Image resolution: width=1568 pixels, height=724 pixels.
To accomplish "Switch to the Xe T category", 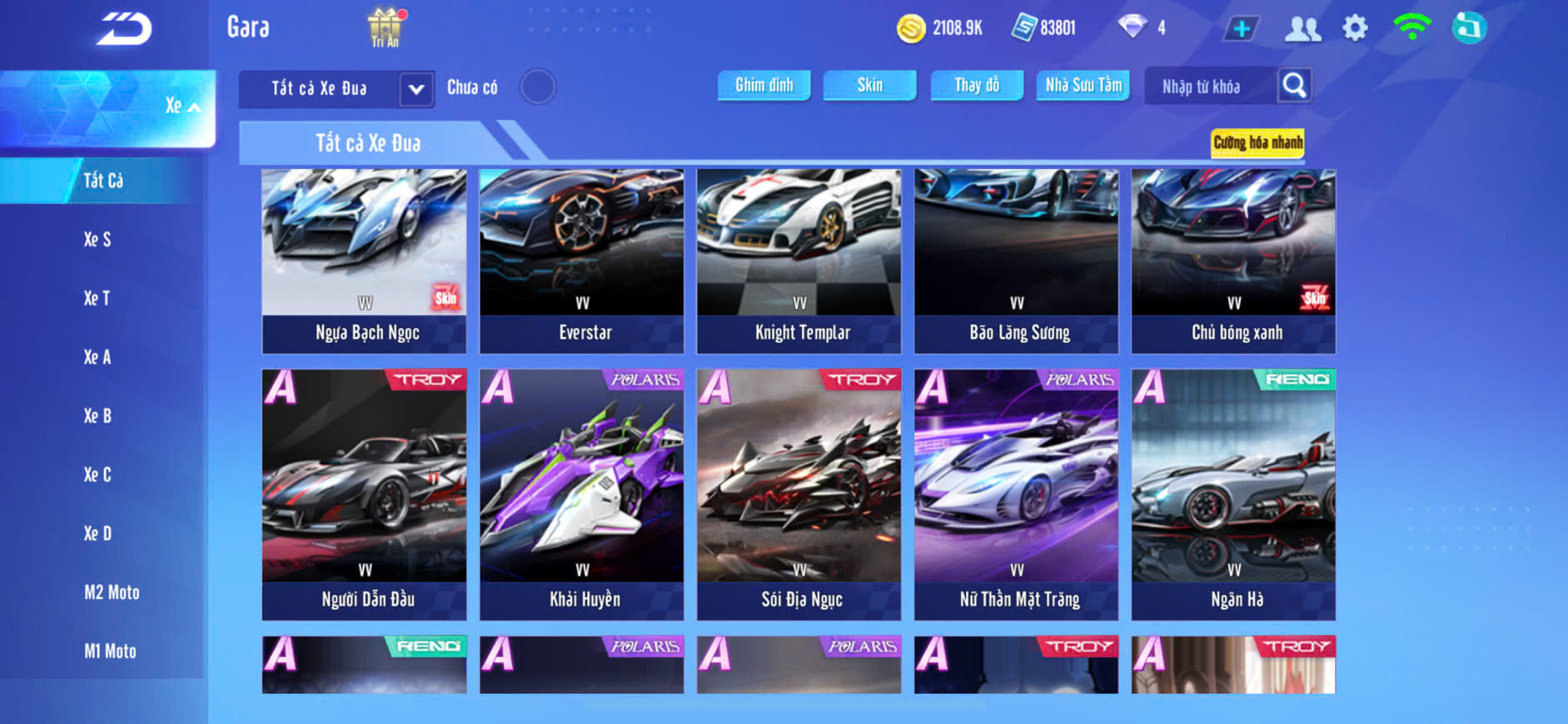I will point(97,299).
